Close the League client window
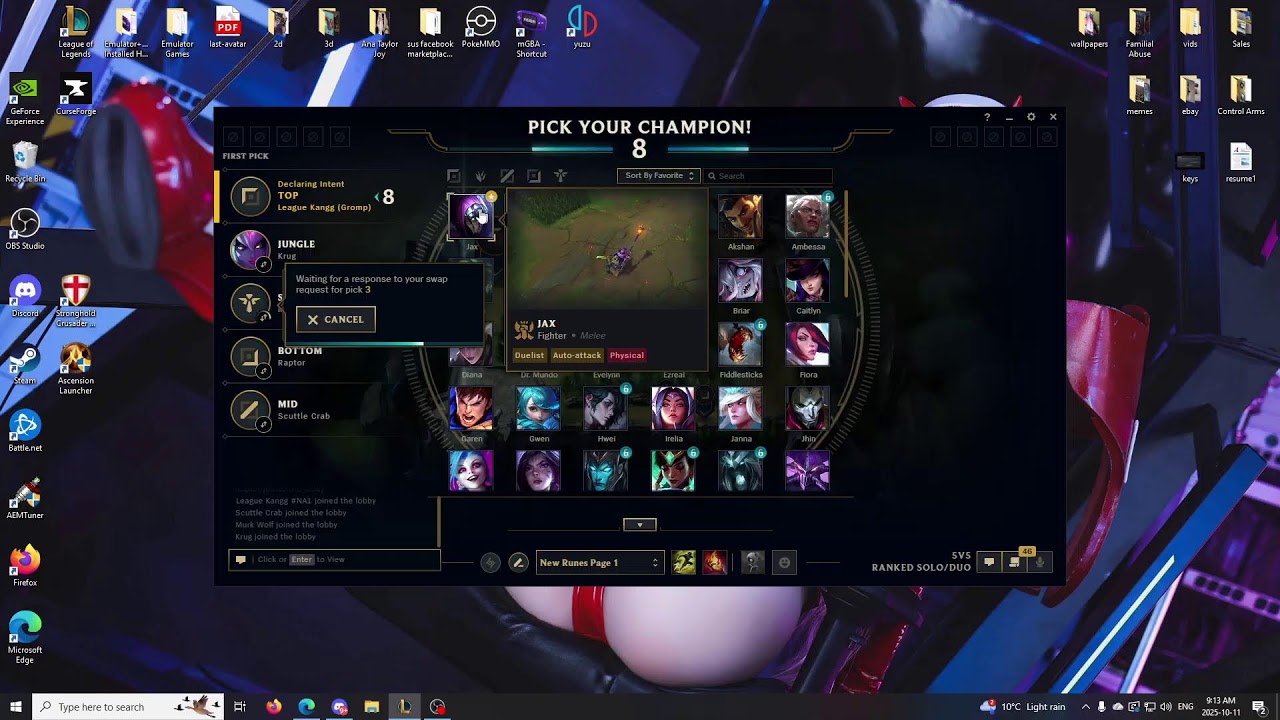 pos(1053,117)
